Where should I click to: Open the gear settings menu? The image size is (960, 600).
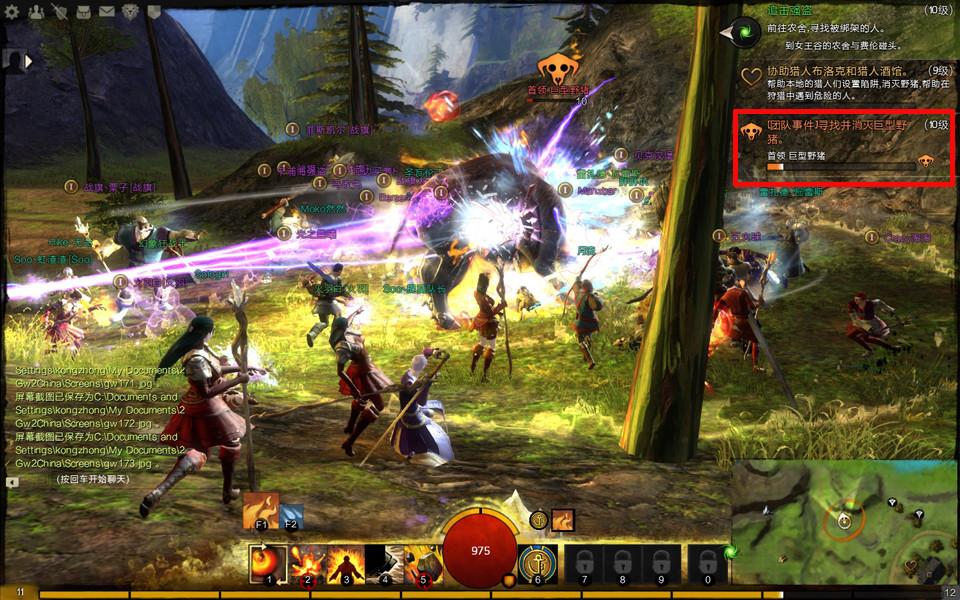pyautogui.click(x=14, y=12)
